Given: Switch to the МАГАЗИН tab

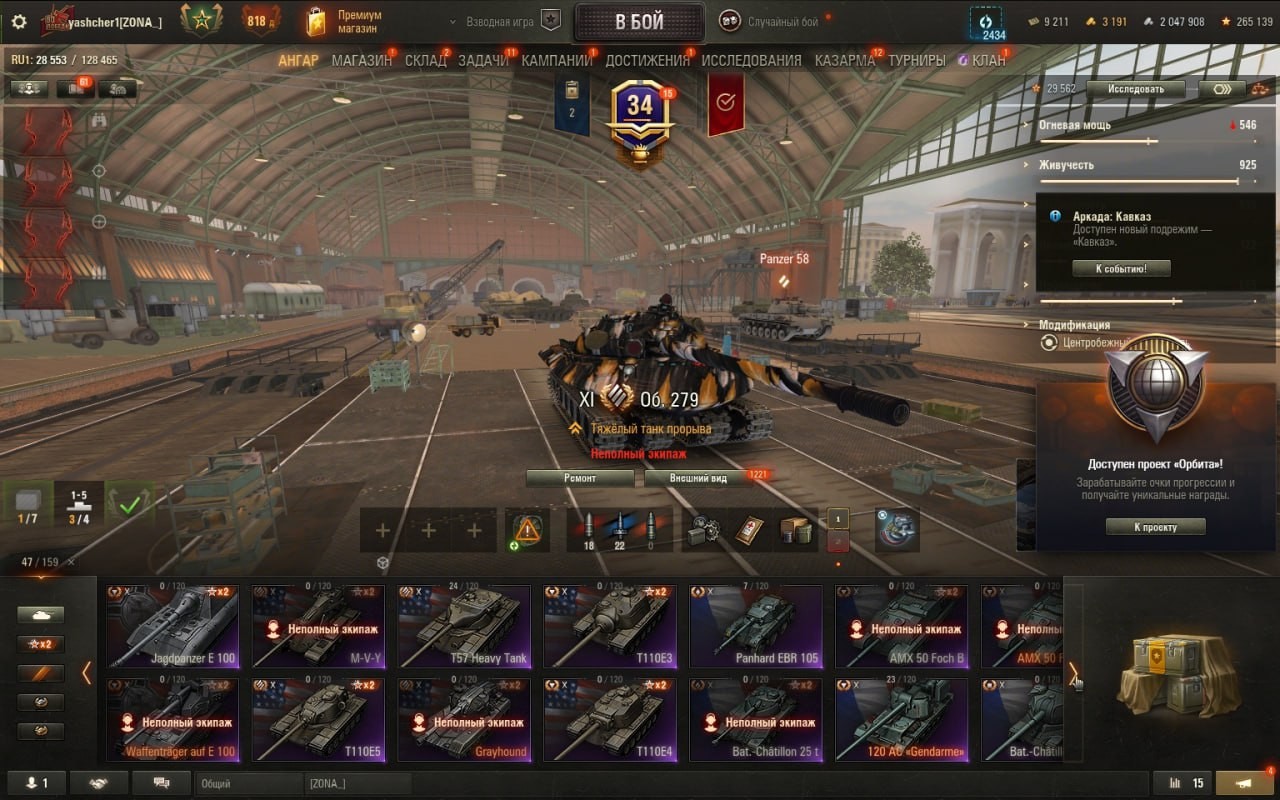Looking at the screenshot, I should [361, 60].
